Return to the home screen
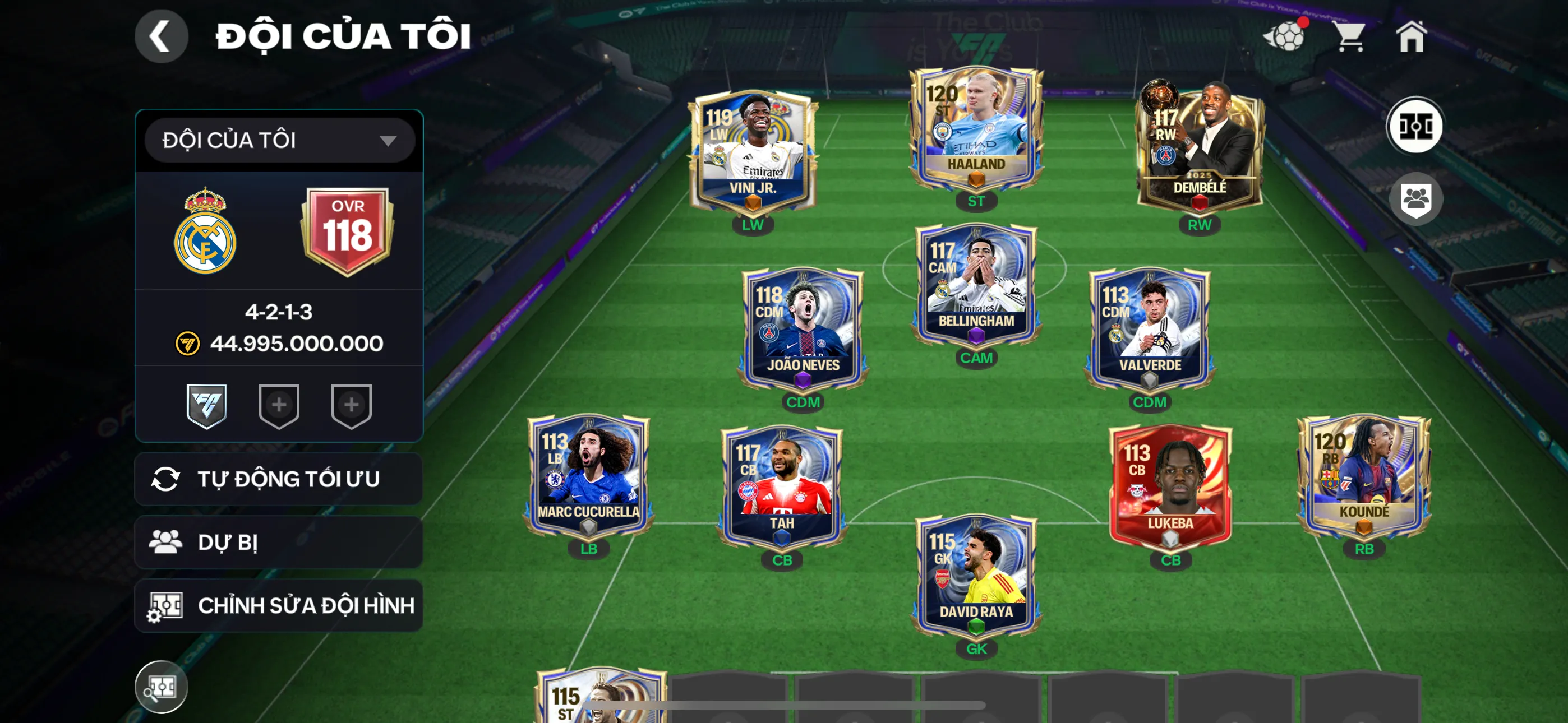The width and height of the screenshot is (1568, 723). pos(1411,36)
